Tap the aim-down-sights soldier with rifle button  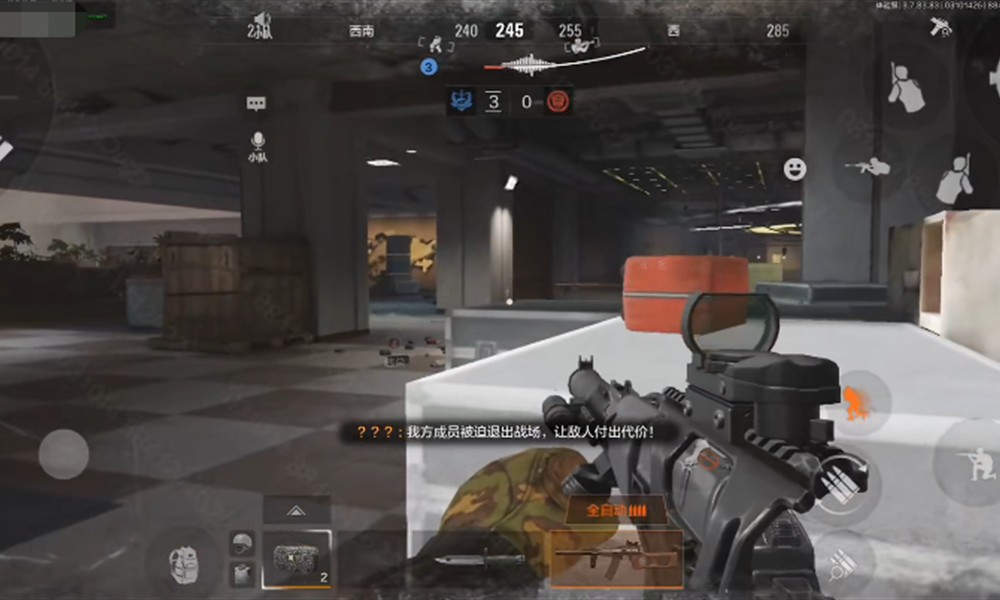[867, 167]
